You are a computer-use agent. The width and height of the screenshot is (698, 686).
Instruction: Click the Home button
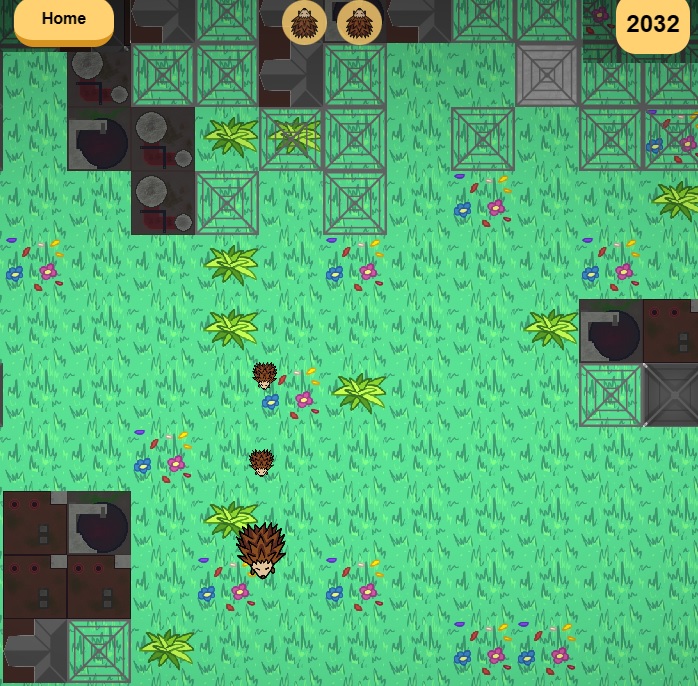point(64,20)
